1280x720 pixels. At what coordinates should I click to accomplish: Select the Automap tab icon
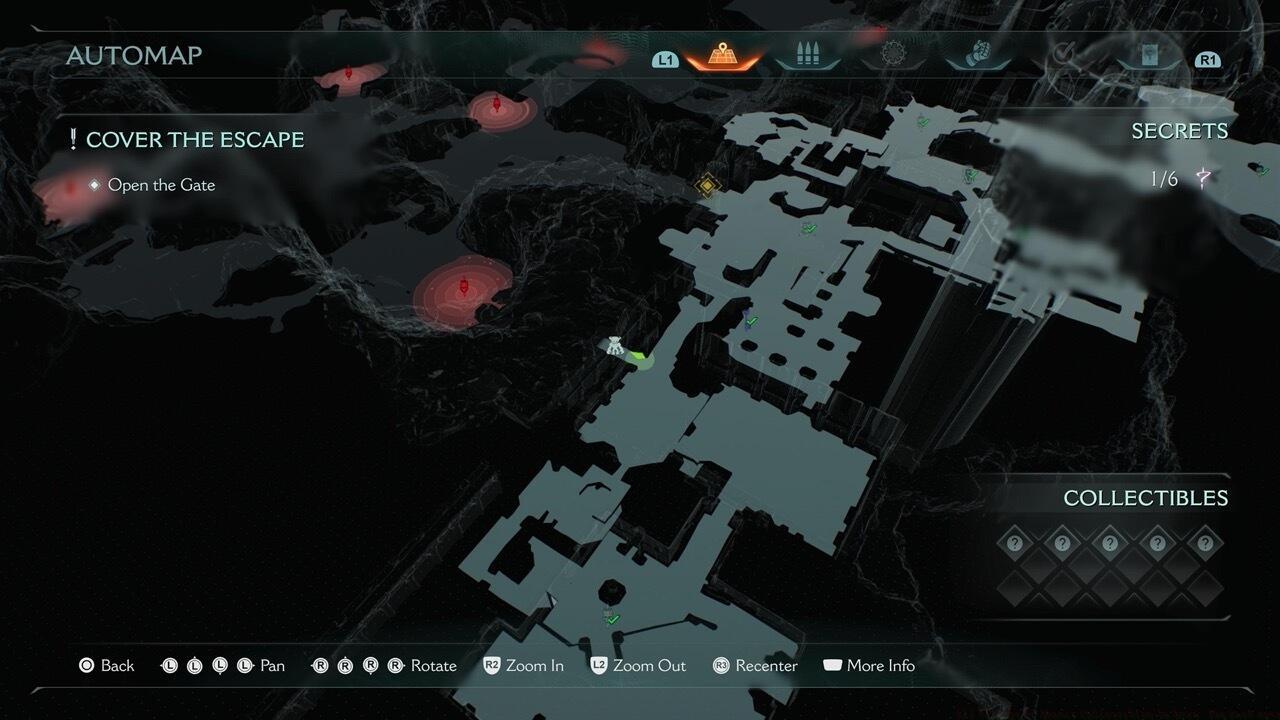pos(722,55)
